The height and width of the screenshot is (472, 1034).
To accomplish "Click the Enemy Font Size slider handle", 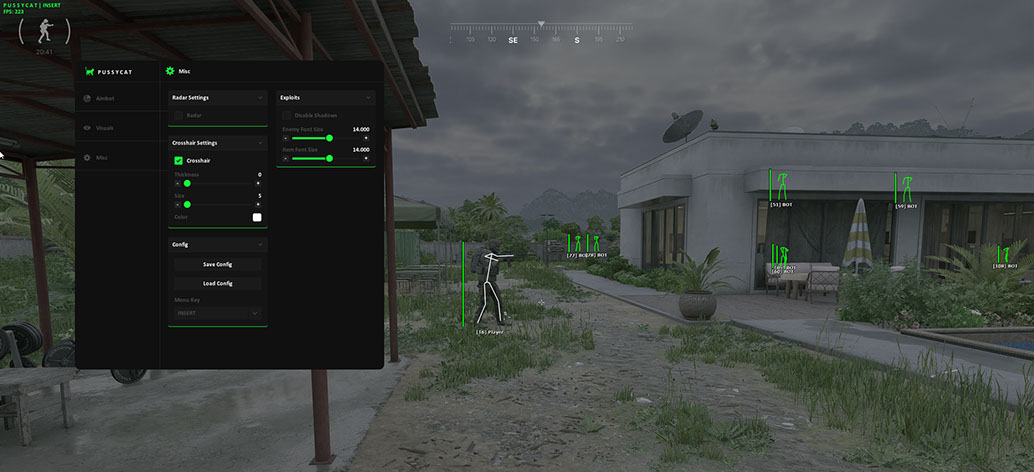I will (329, 138).
